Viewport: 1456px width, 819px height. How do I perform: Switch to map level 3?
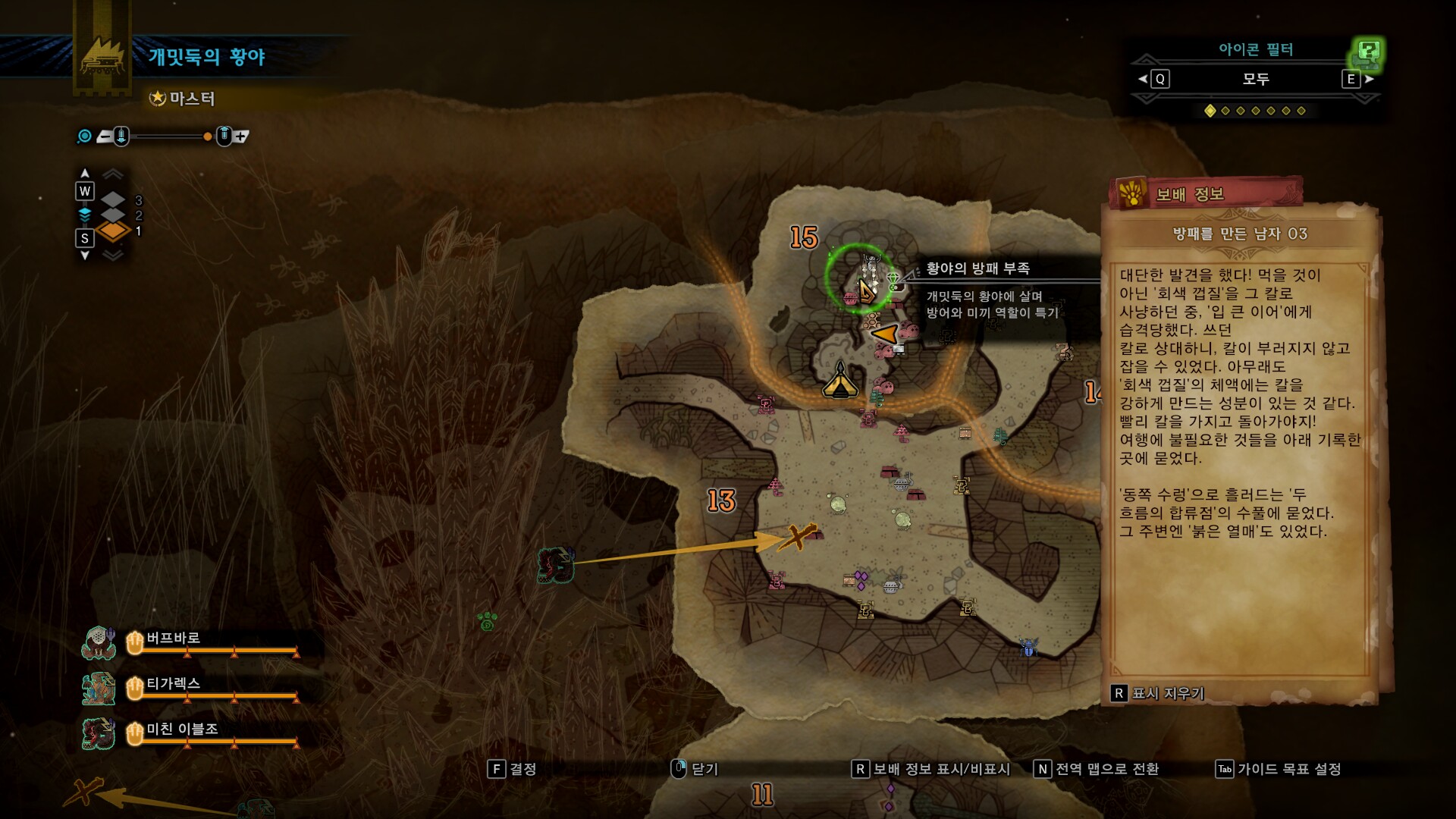114,199
